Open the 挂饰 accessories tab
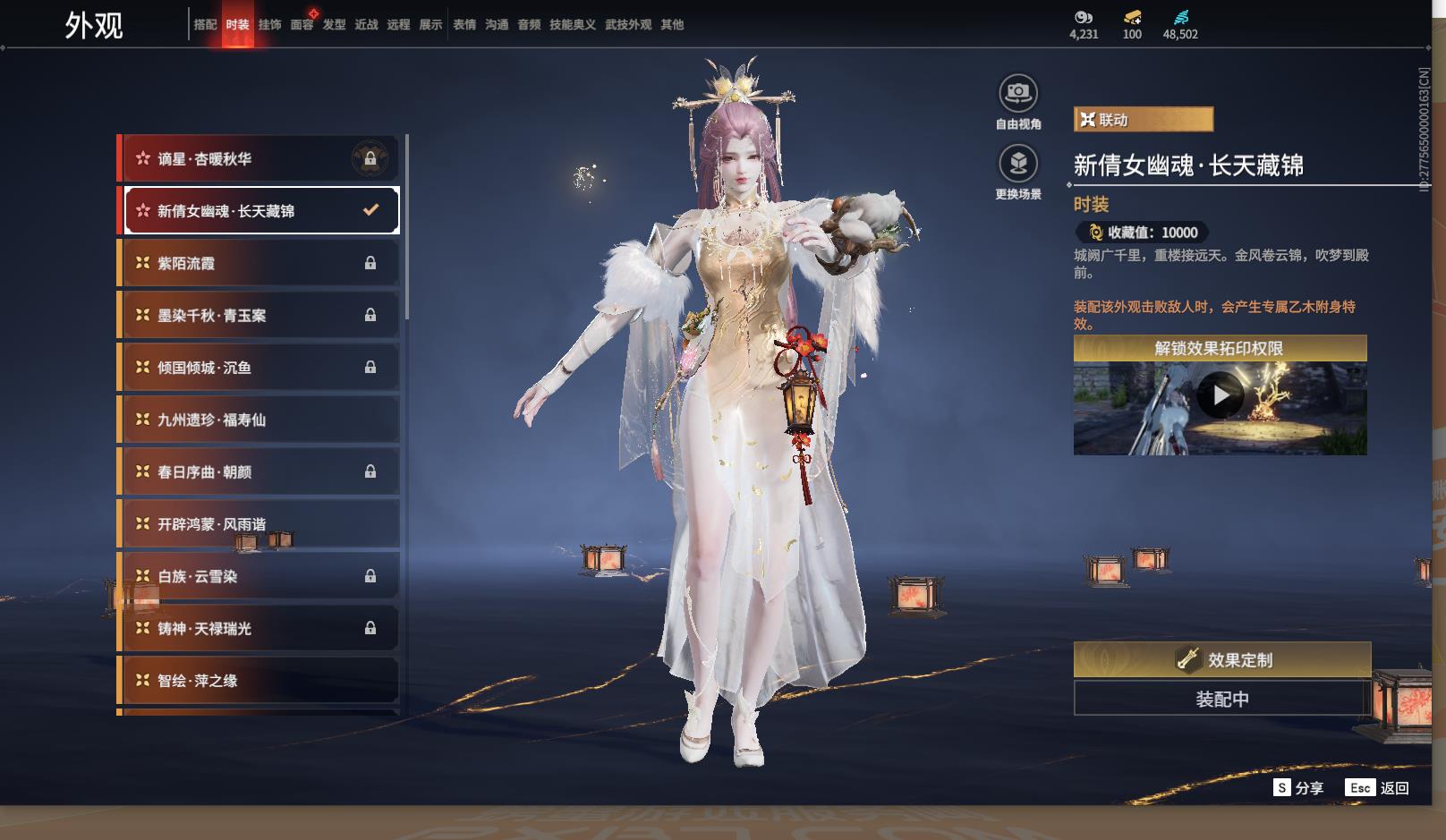Viewport: 1446px width, 840px height. (x=269, y=25)
